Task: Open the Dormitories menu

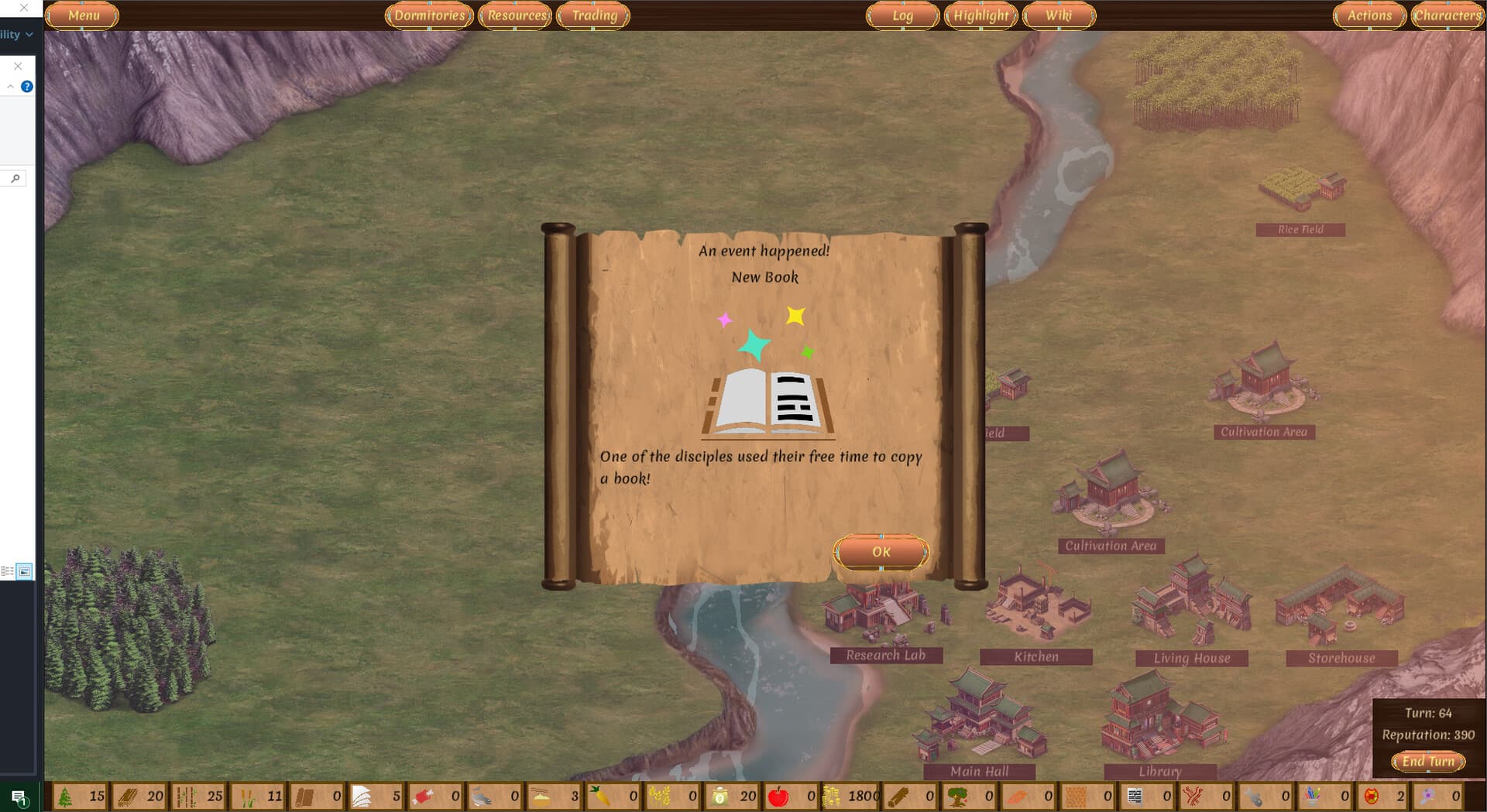Action: tap(429, 15)
